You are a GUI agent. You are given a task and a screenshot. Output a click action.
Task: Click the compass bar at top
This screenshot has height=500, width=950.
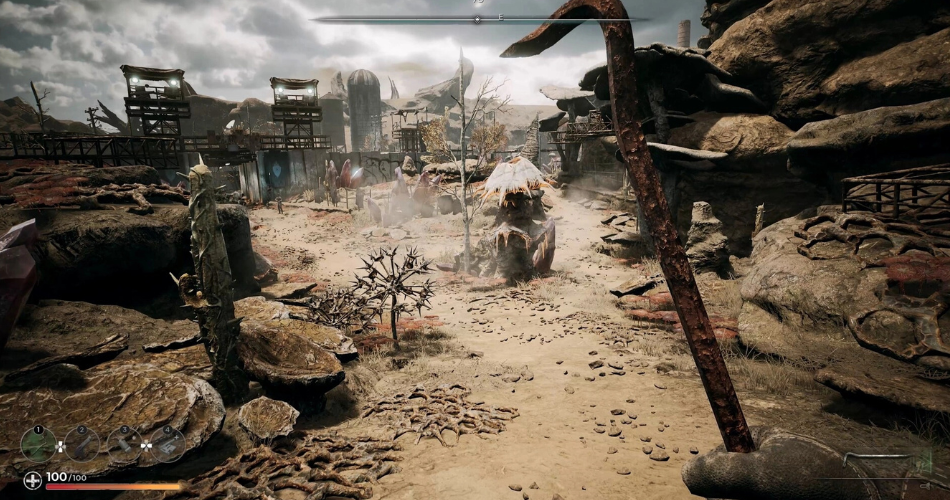pos(478,19)
